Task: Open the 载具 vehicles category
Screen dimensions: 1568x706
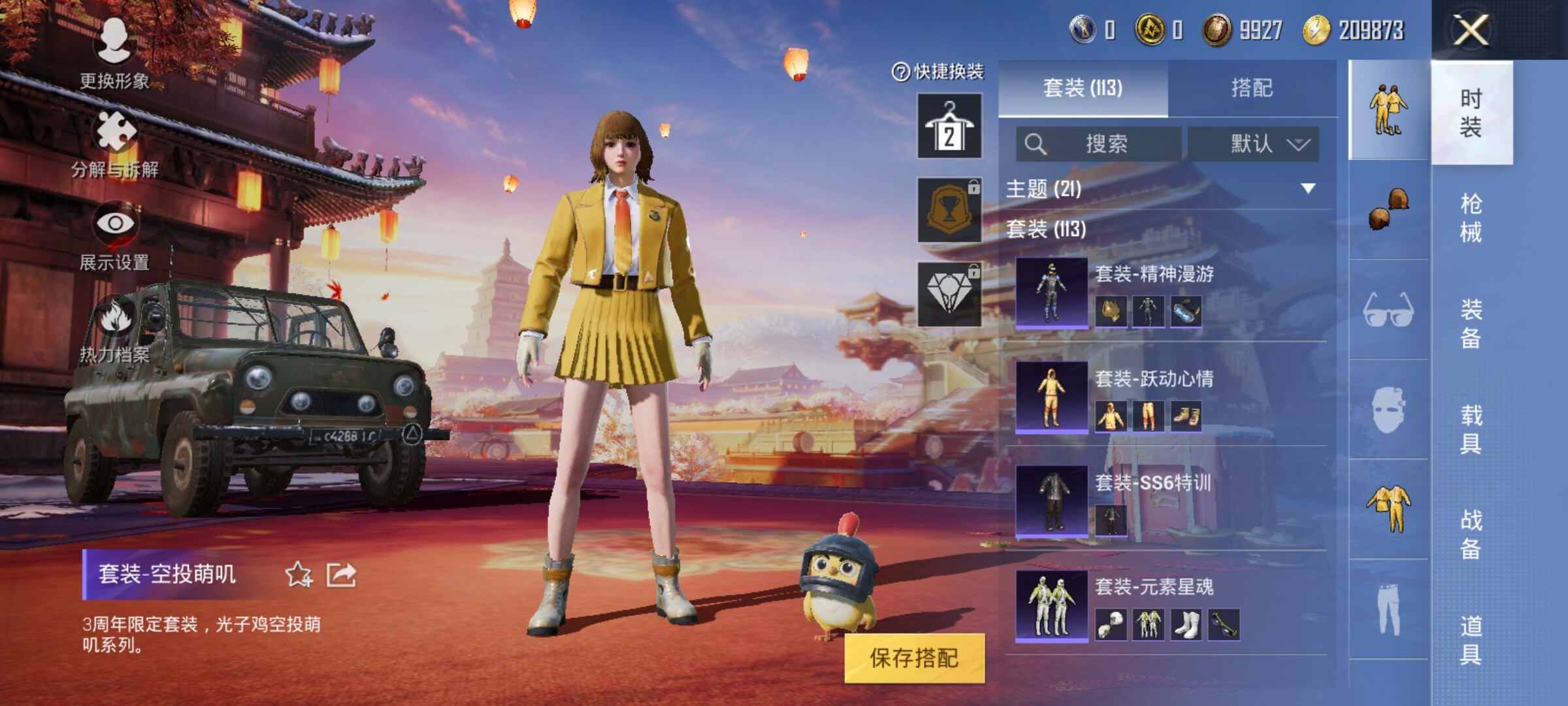Action: [x=1471, y=429]
